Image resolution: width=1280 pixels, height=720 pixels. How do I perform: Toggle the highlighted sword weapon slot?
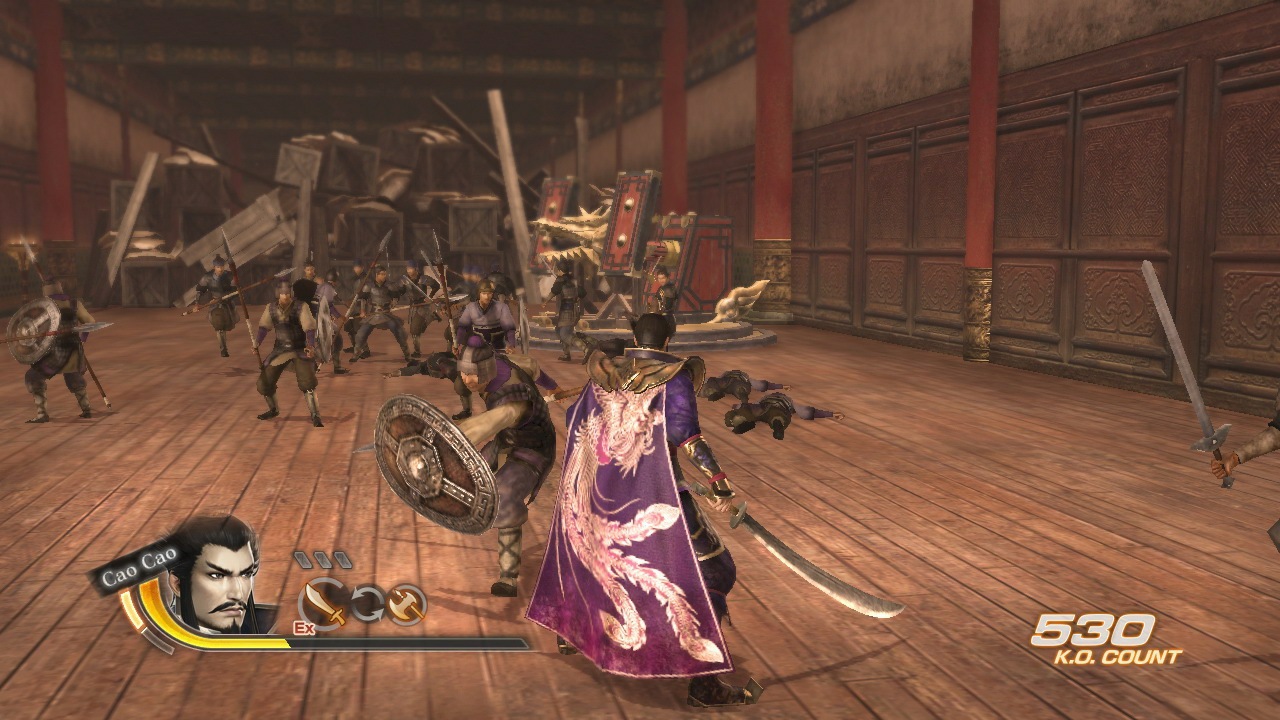click(x=323, y=600)
